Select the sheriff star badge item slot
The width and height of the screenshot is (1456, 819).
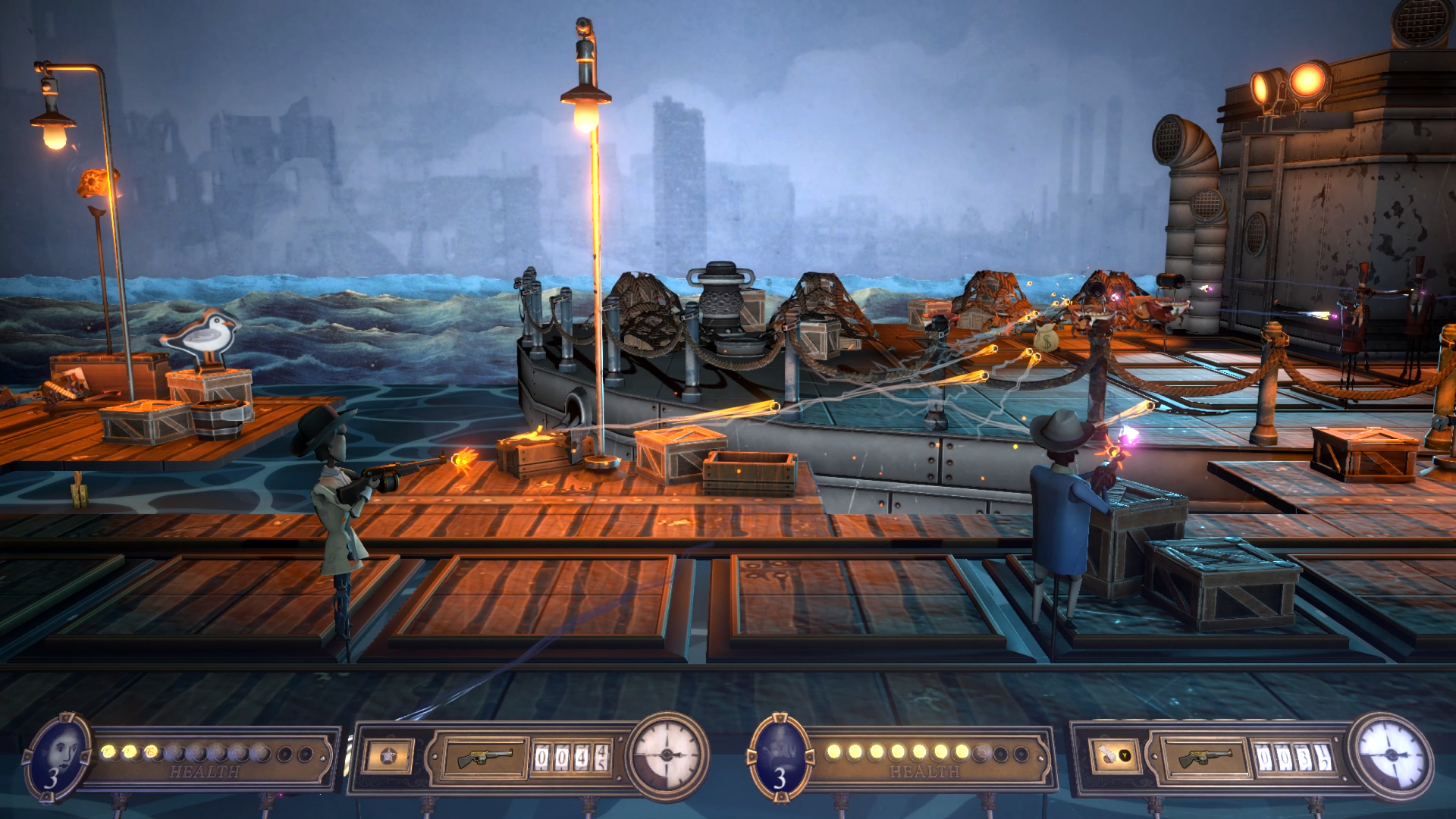[x=389, y=757]
